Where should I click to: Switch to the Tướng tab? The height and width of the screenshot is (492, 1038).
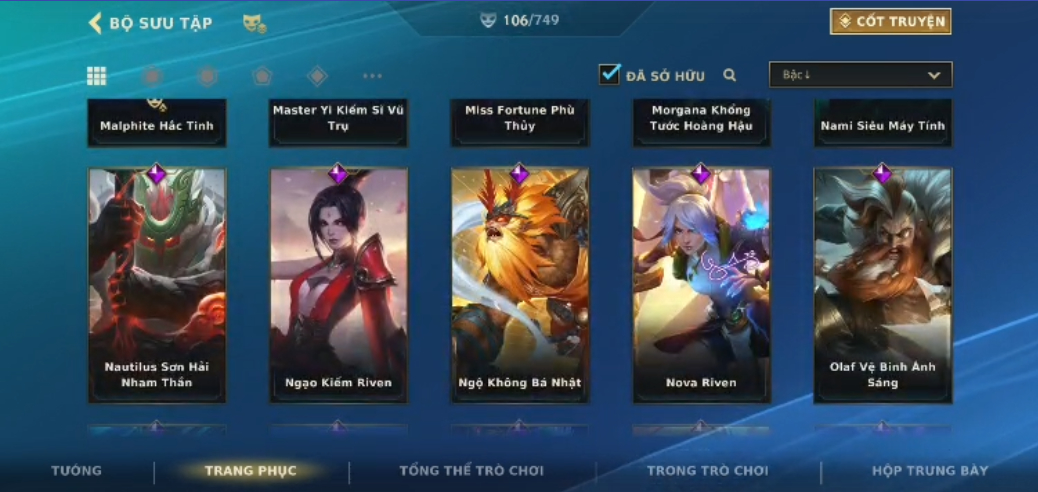coord(77,470)
